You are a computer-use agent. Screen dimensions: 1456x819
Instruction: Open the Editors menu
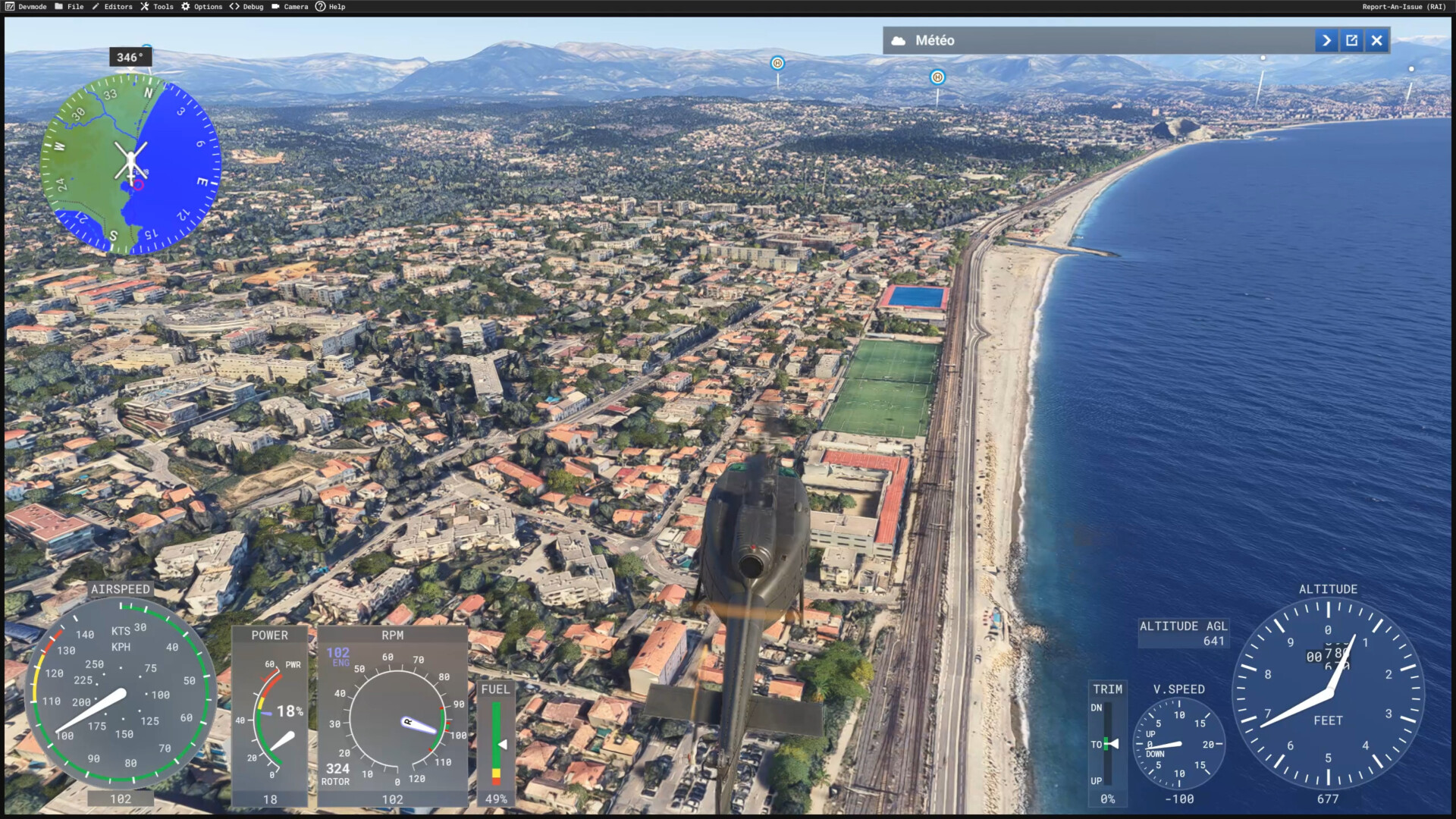click(x=112, y=7)
